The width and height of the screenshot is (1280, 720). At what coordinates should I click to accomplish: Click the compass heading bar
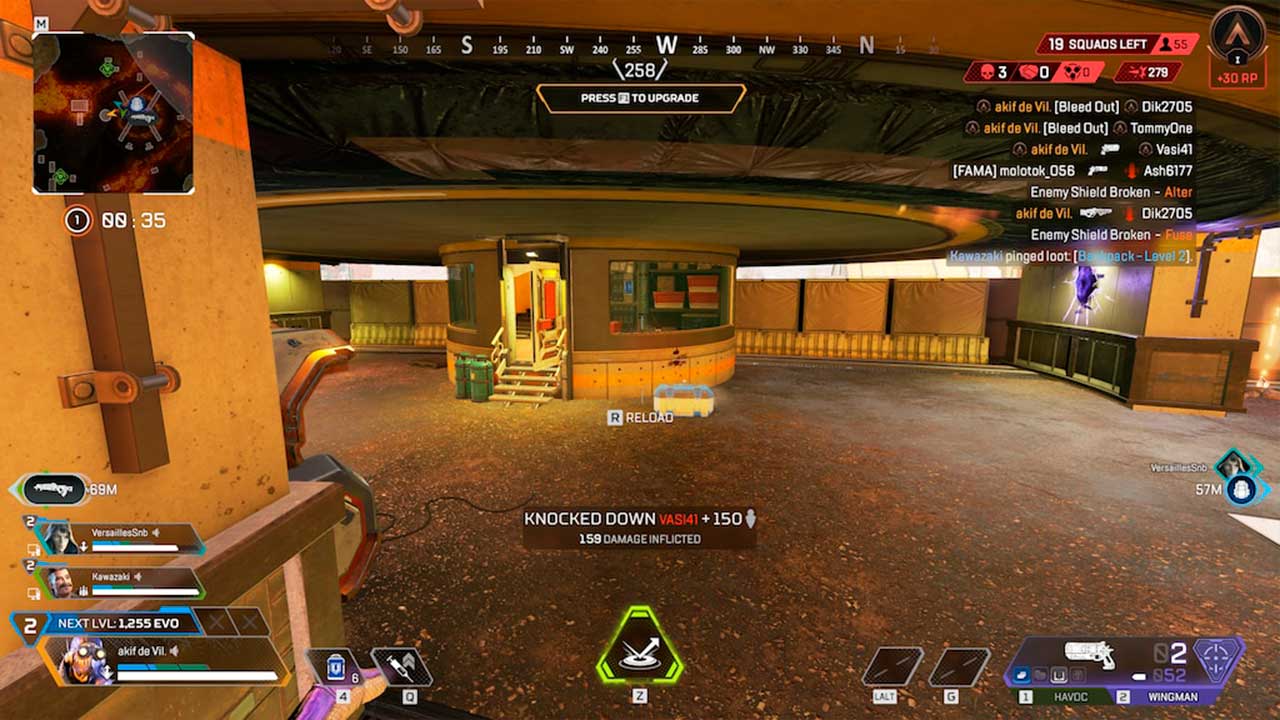pos(640,46)
